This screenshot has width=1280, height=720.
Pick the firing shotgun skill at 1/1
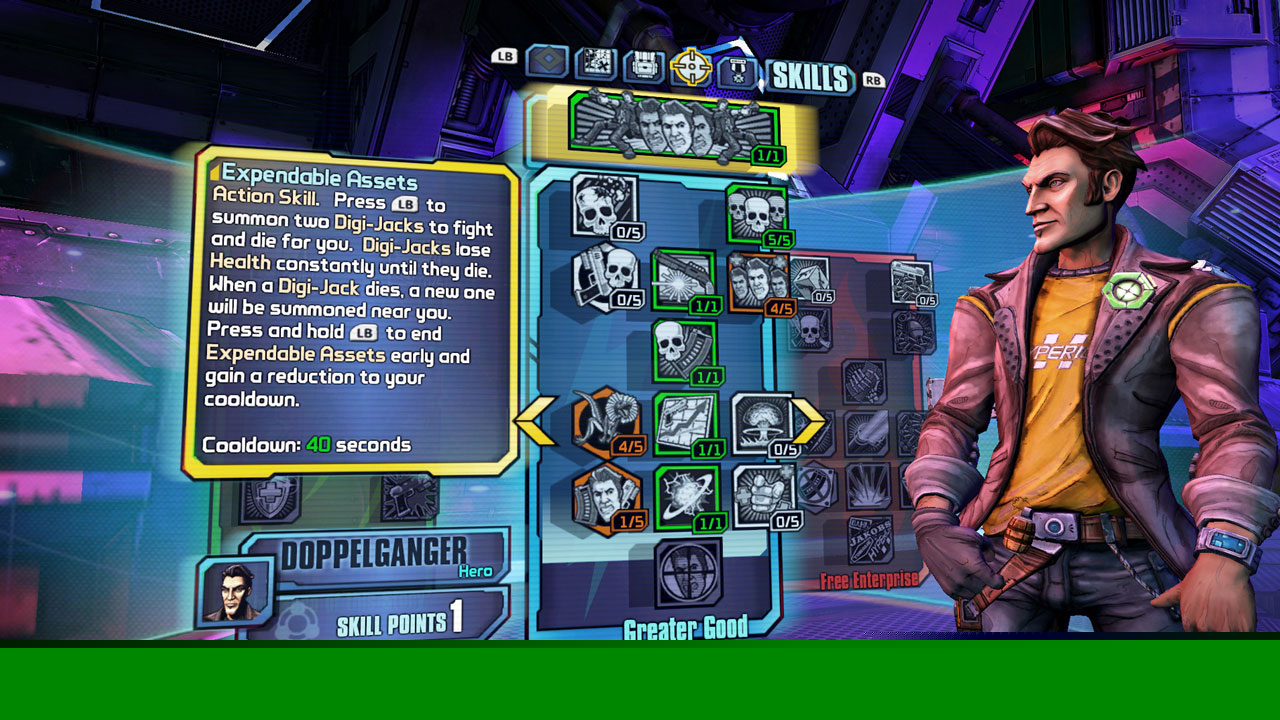click(683, 280)
